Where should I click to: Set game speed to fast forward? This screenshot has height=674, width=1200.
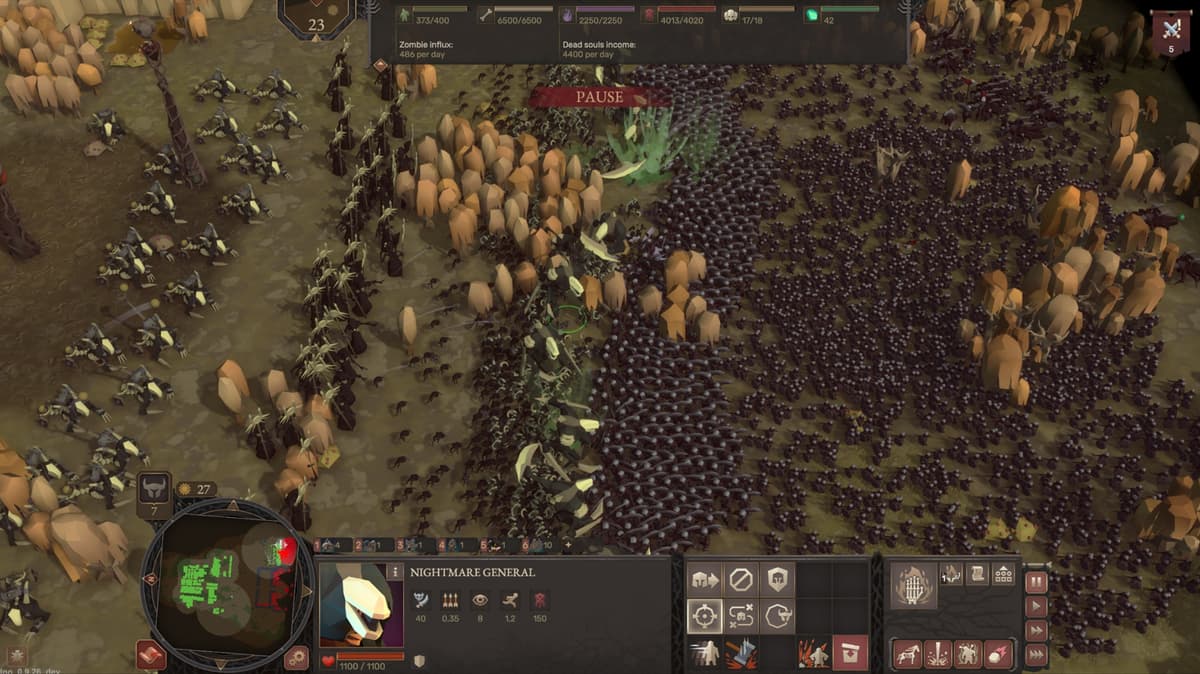click(x=1036, y=630)
